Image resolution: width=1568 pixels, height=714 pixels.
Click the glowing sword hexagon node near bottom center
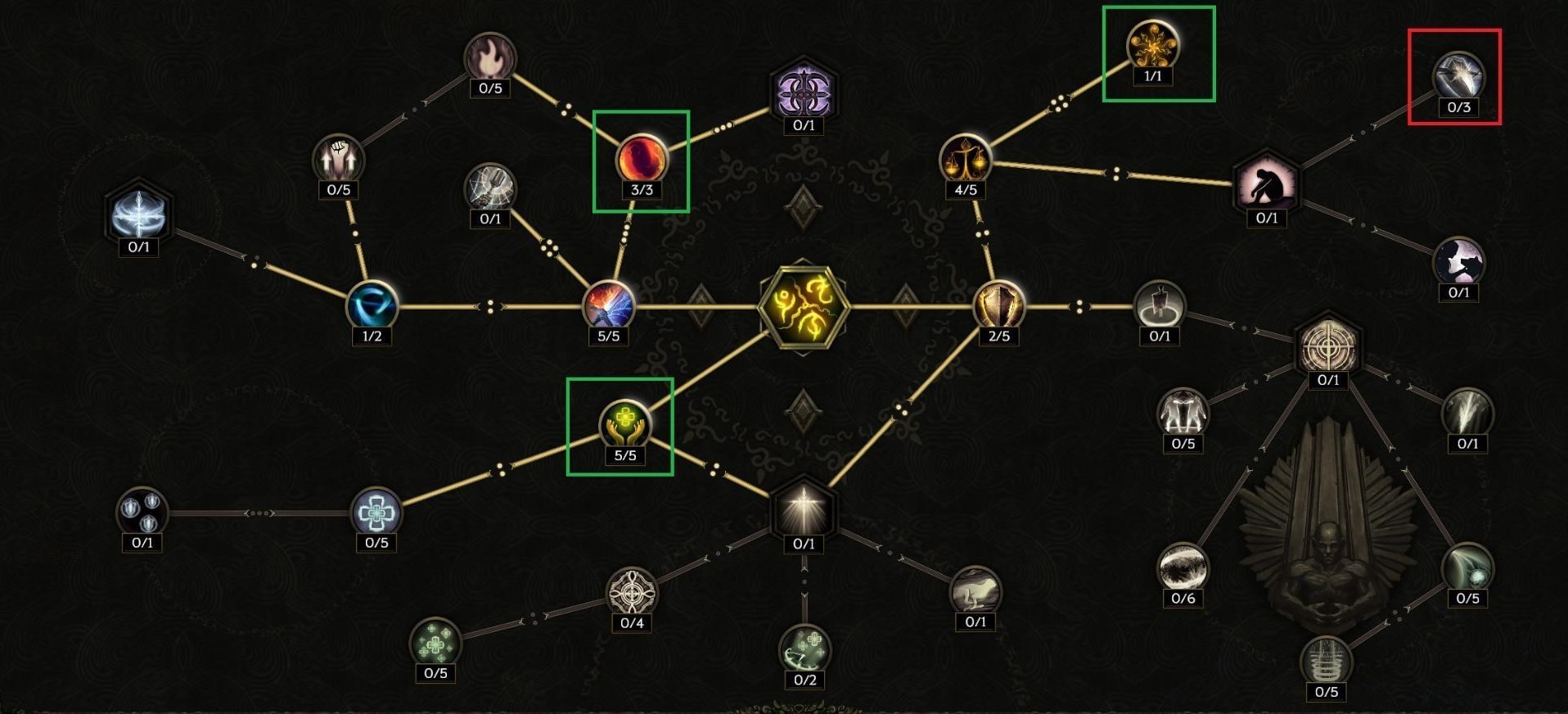pyautogui.click(x=804, y=510)
